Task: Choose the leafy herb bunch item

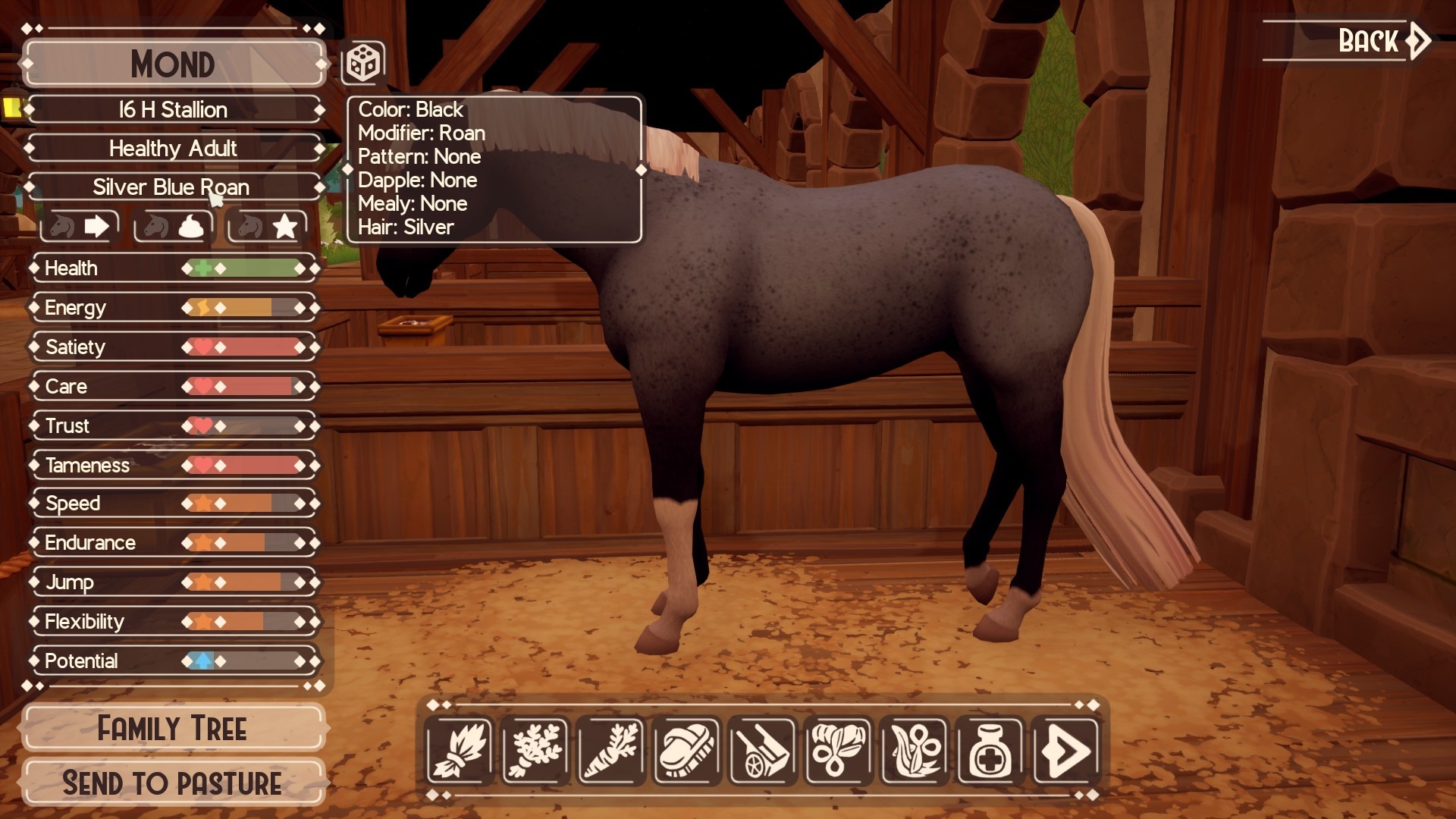Action: pos(535,751)
